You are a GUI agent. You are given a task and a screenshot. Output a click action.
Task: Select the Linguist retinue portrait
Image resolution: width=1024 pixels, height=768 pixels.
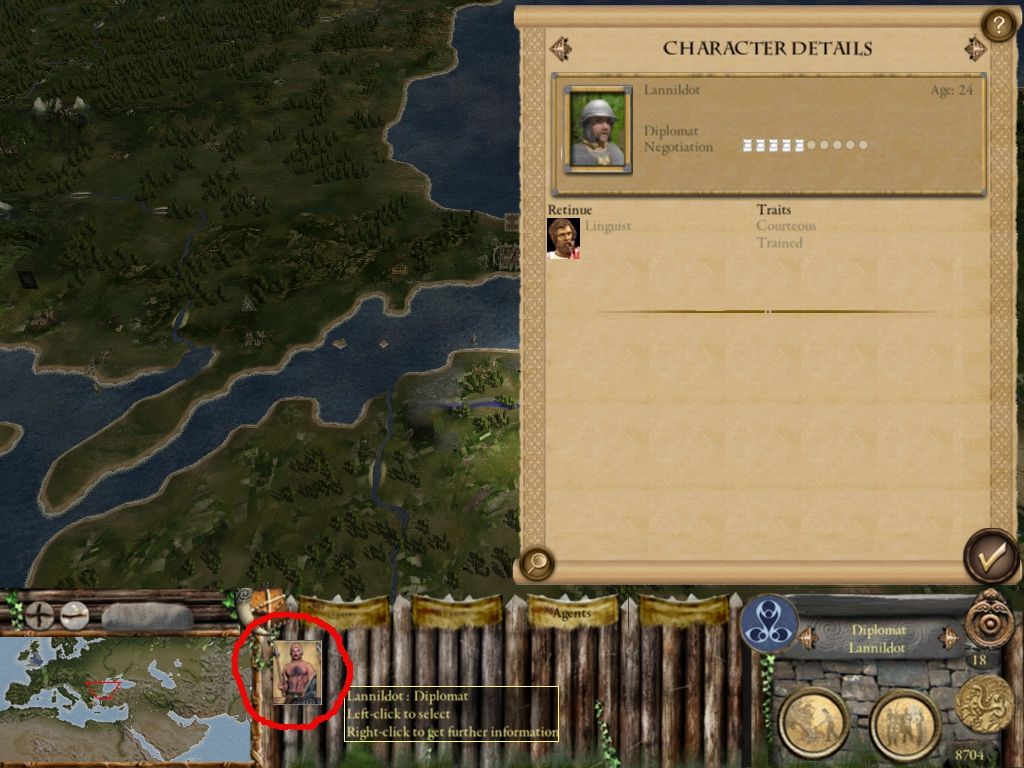point(563,239)
